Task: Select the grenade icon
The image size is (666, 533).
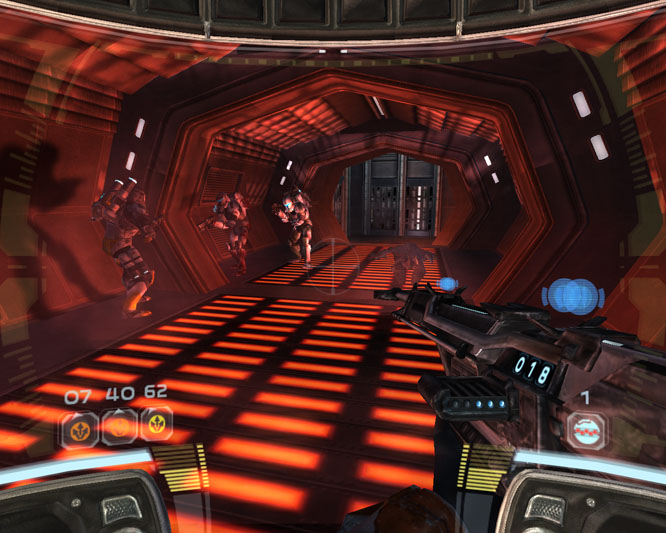Action: coord(587,430)
